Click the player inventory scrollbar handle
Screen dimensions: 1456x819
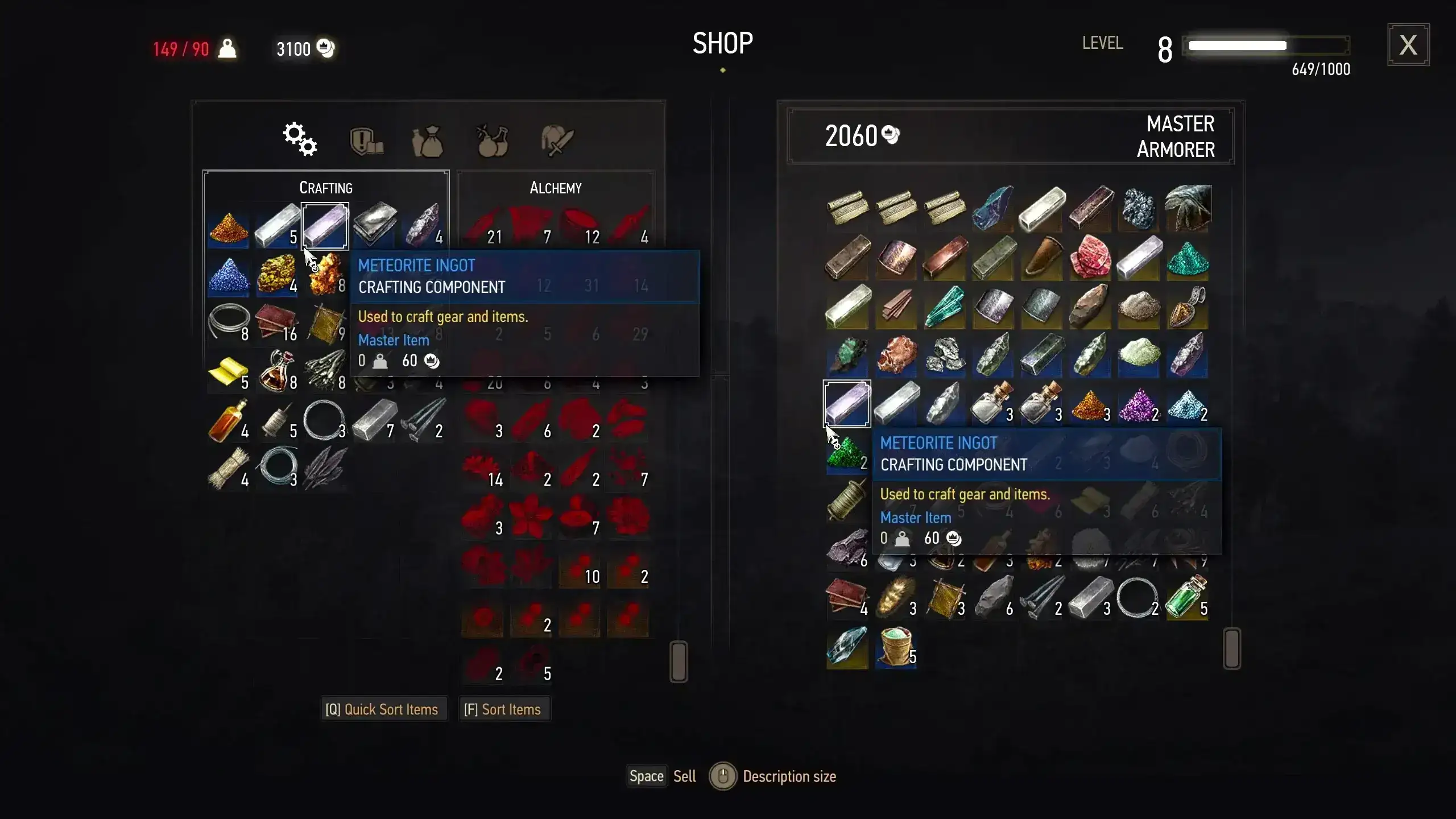pyautogui.click(x=679, y=661)
